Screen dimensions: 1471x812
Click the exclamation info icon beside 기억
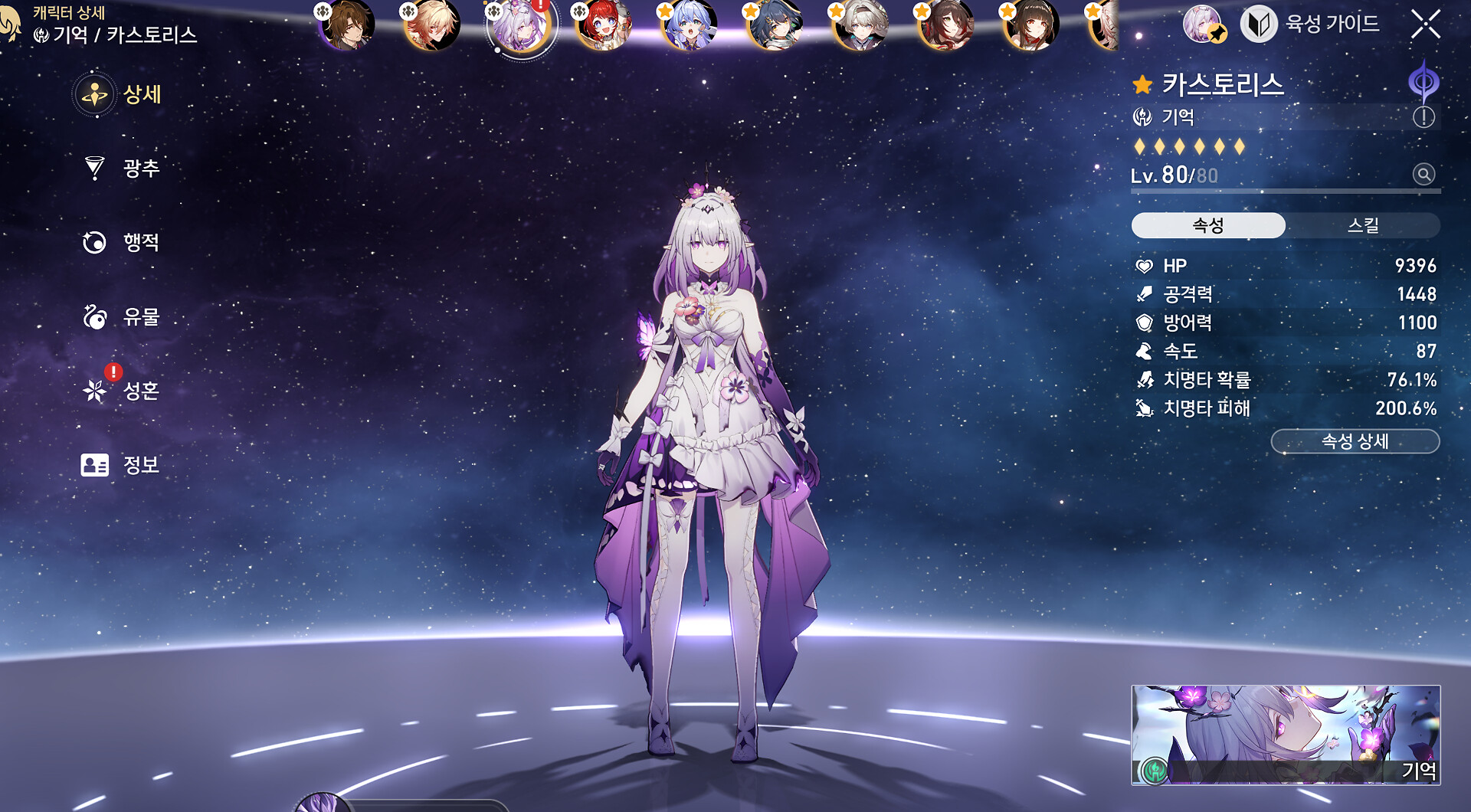[x=1423, y=117]
